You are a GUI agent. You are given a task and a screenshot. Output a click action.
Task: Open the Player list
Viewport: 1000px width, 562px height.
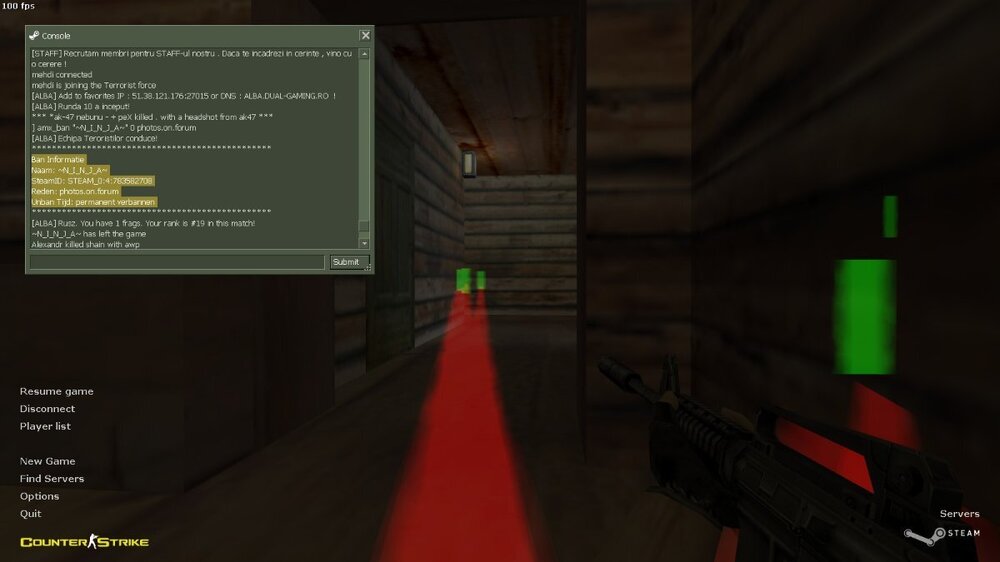45,426
